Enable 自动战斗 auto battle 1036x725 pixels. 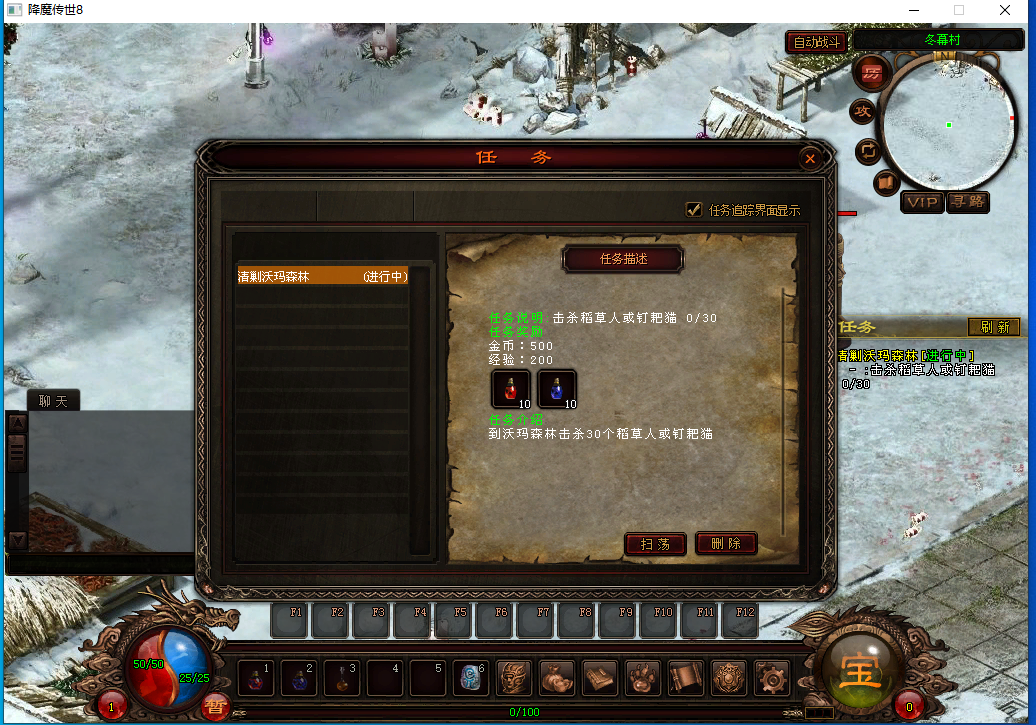tap(817, 42)
